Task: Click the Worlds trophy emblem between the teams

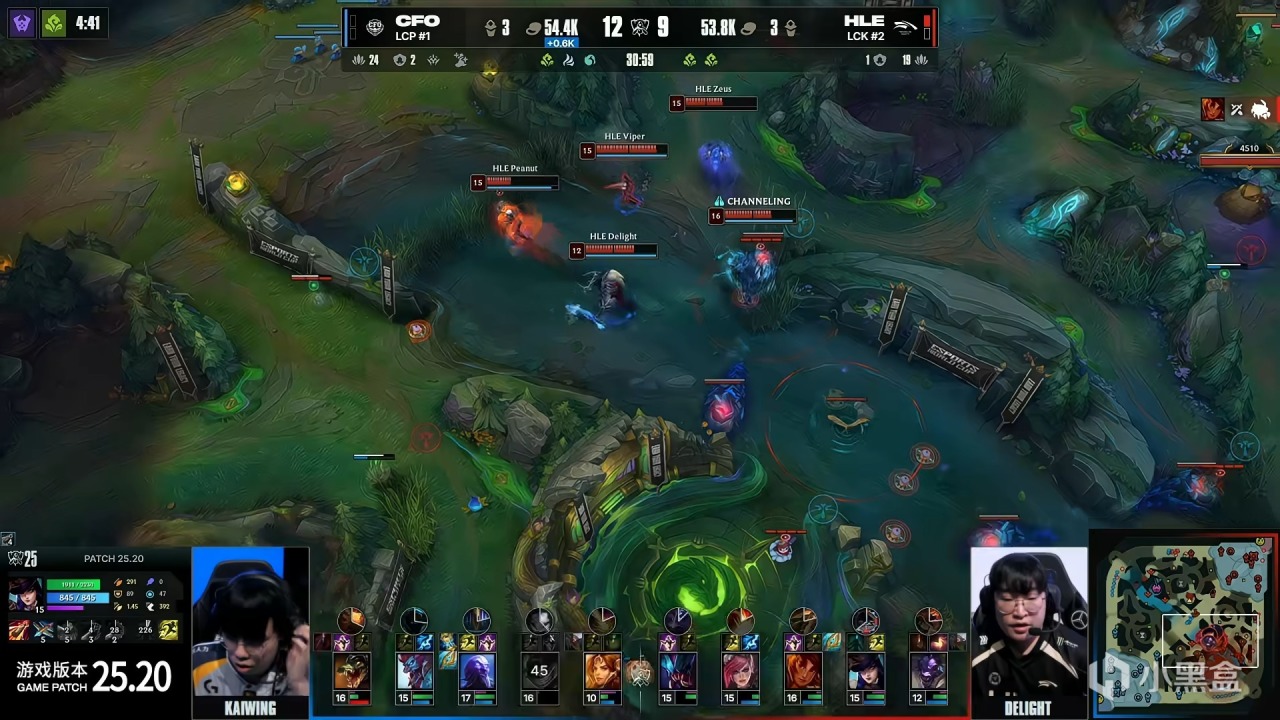Action: [640, 672]
